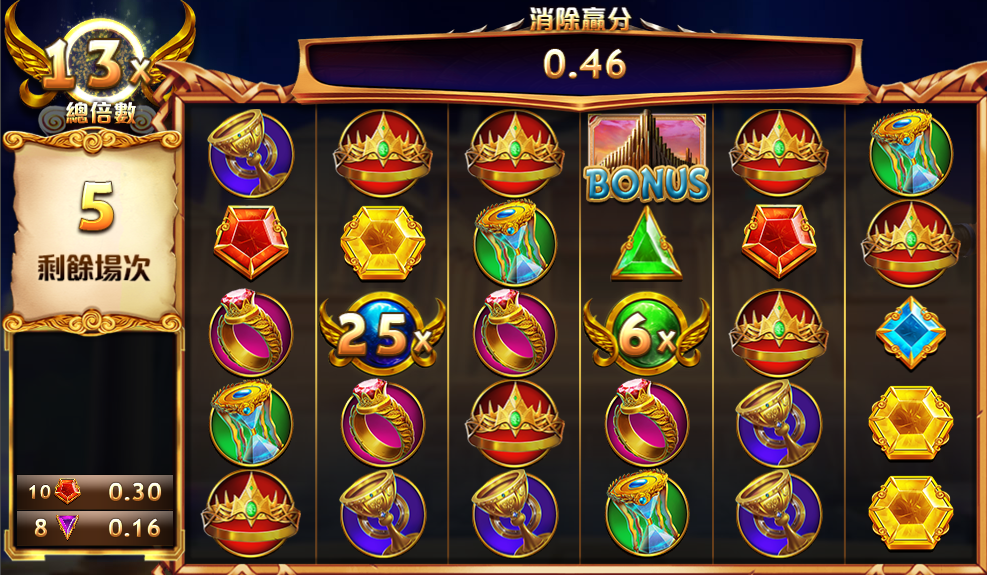Click the 25x winged multiplier orb

click(381, 333)
